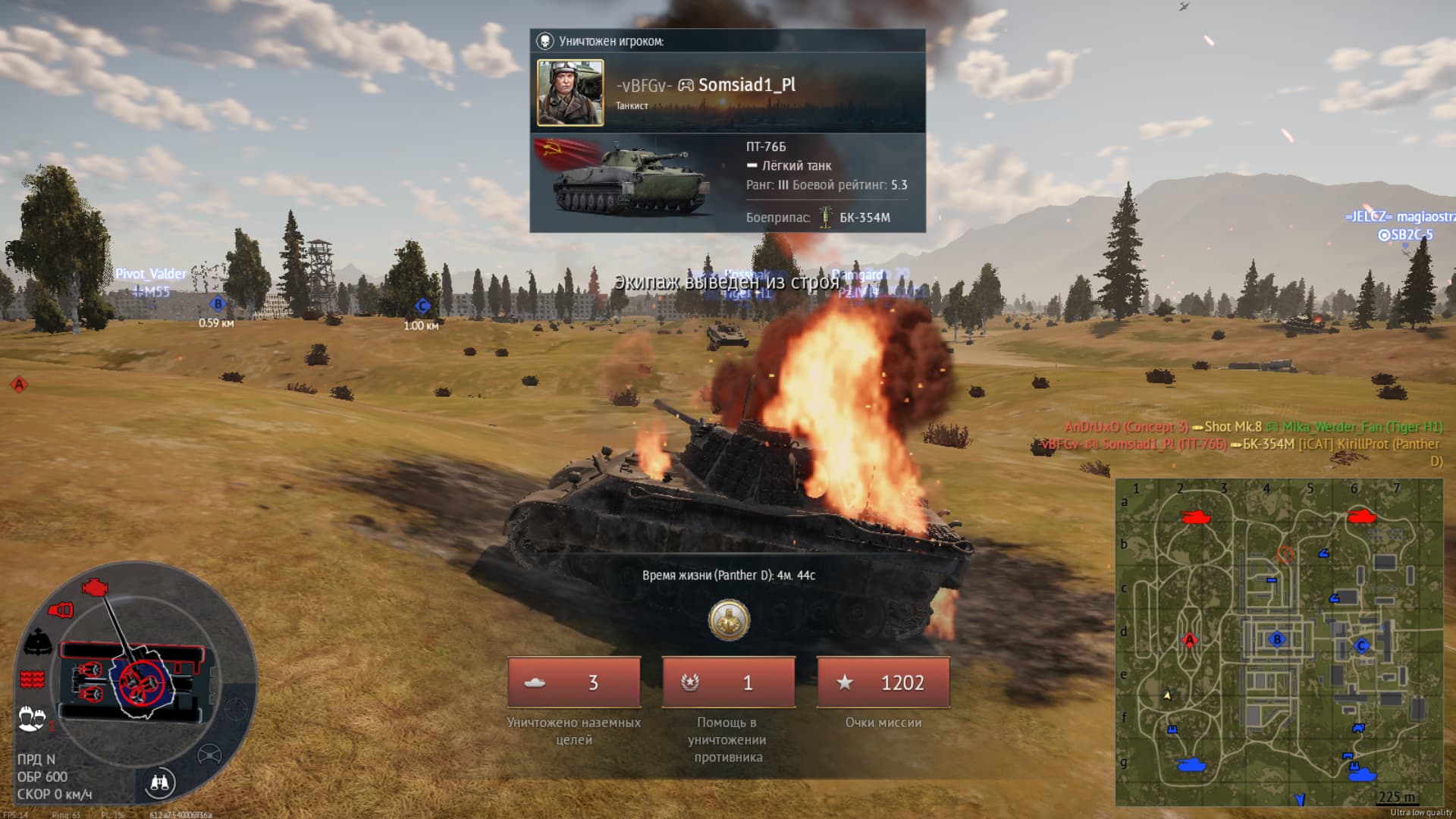
Task: Select player name Somsiad1_Pl in kill card
Action: [746, 85]
